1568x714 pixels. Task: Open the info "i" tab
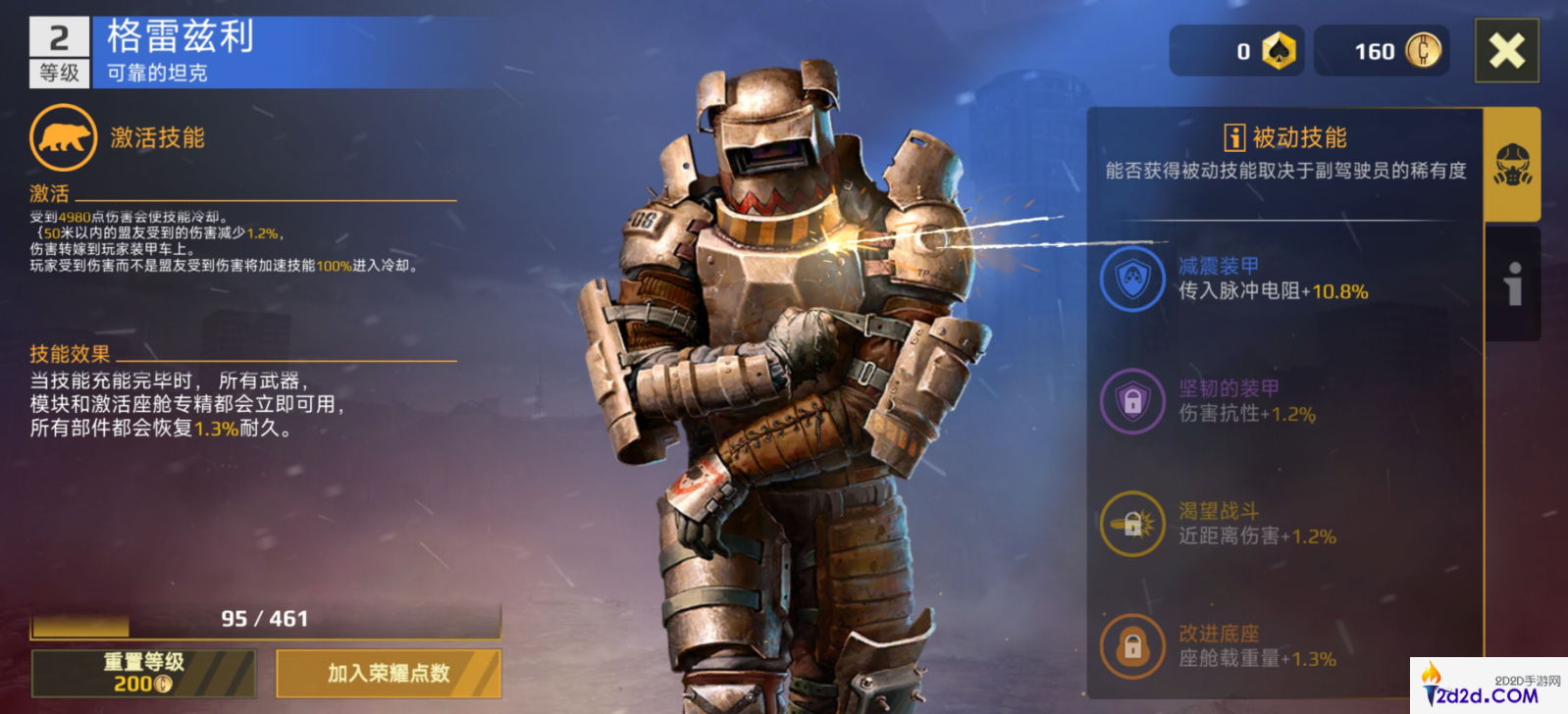1513,284
